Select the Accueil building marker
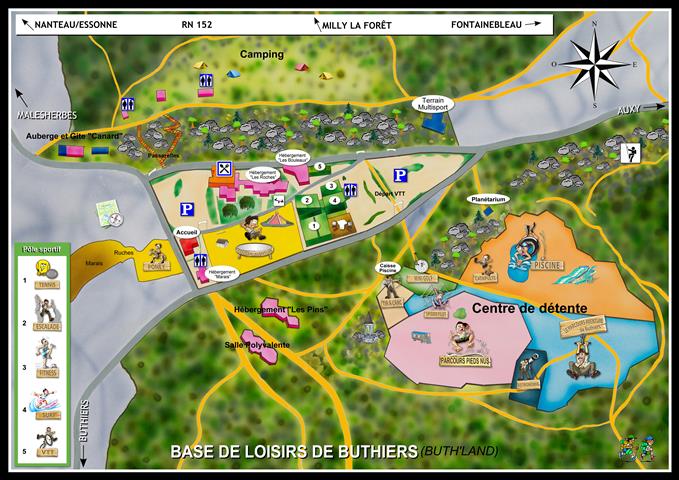 pos(188,243)
